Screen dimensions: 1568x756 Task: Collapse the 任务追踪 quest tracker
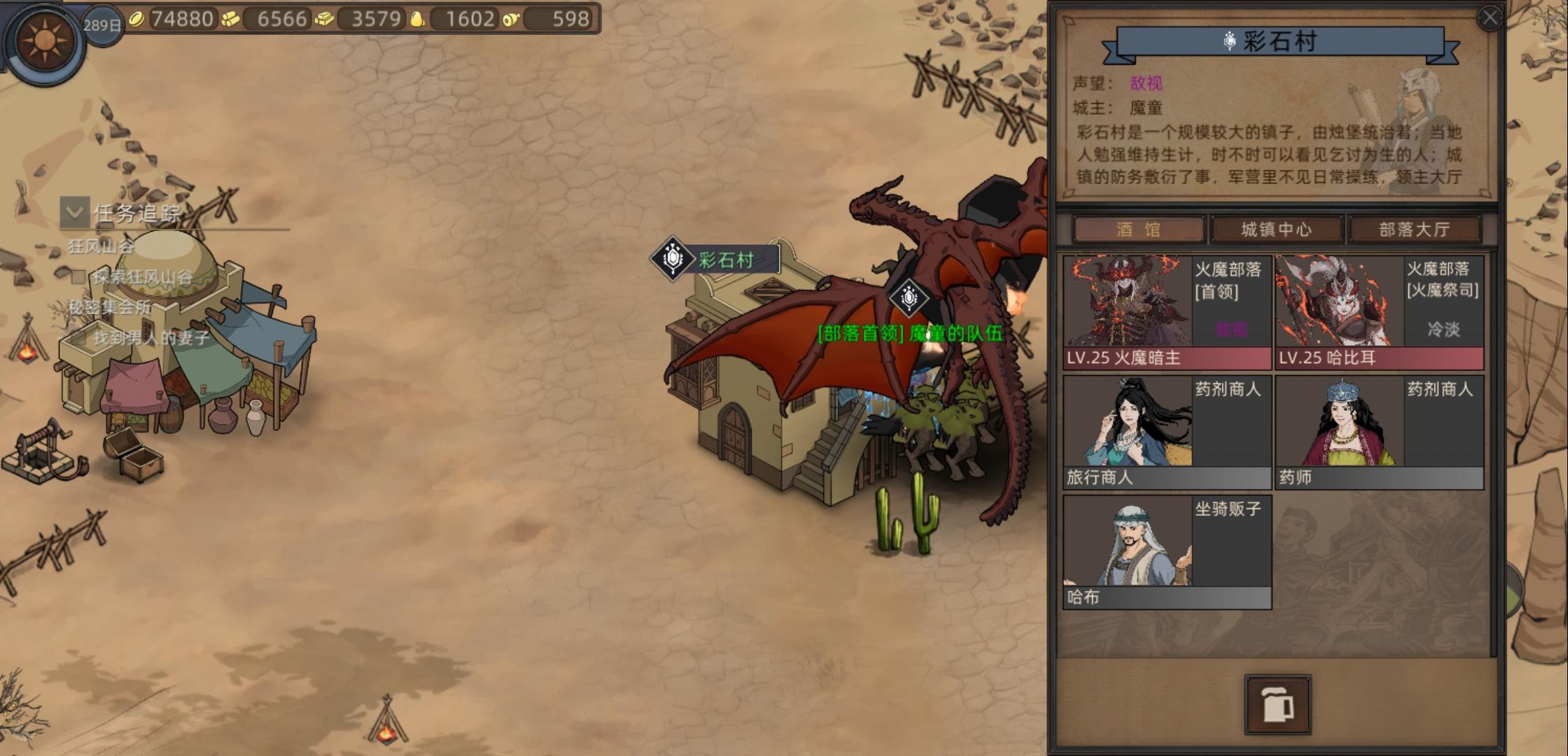pyautogui.click(x=74, y=212)
